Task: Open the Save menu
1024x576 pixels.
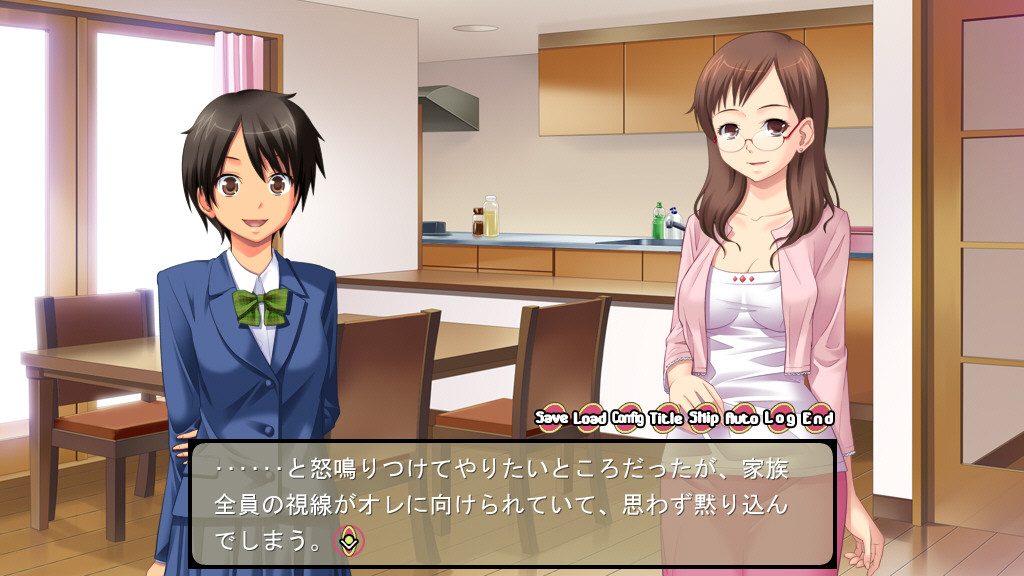Action: point(552,417)
